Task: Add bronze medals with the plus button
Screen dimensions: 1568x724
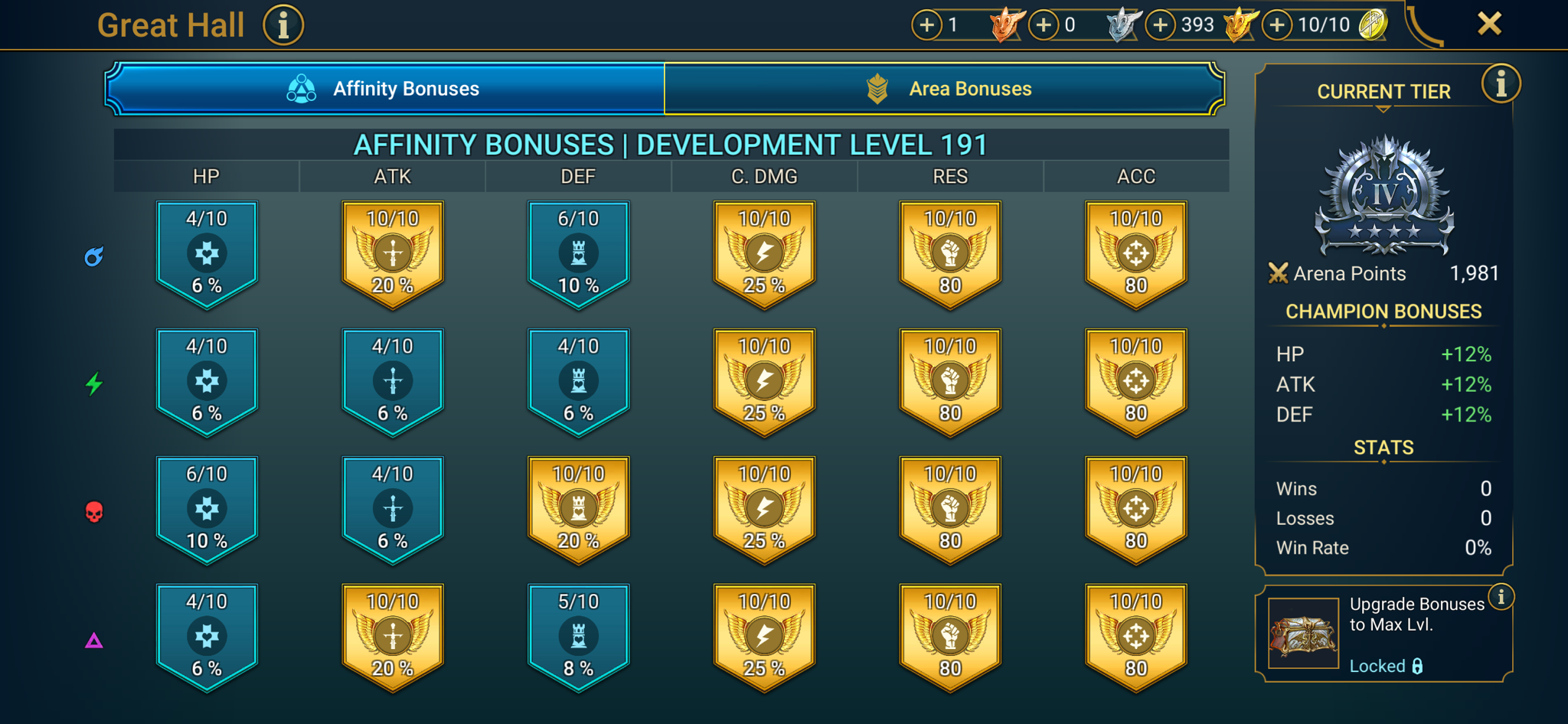Action: (926, 24)
